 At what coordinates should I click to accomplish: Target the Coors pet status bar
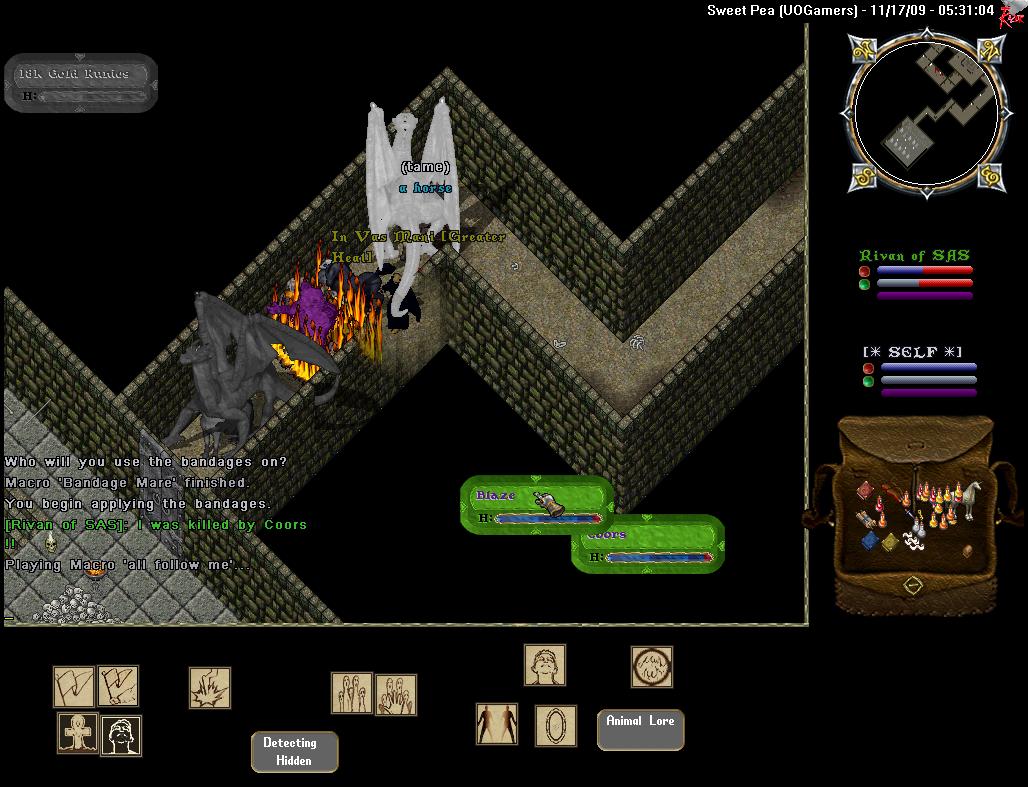pos(648,544)
